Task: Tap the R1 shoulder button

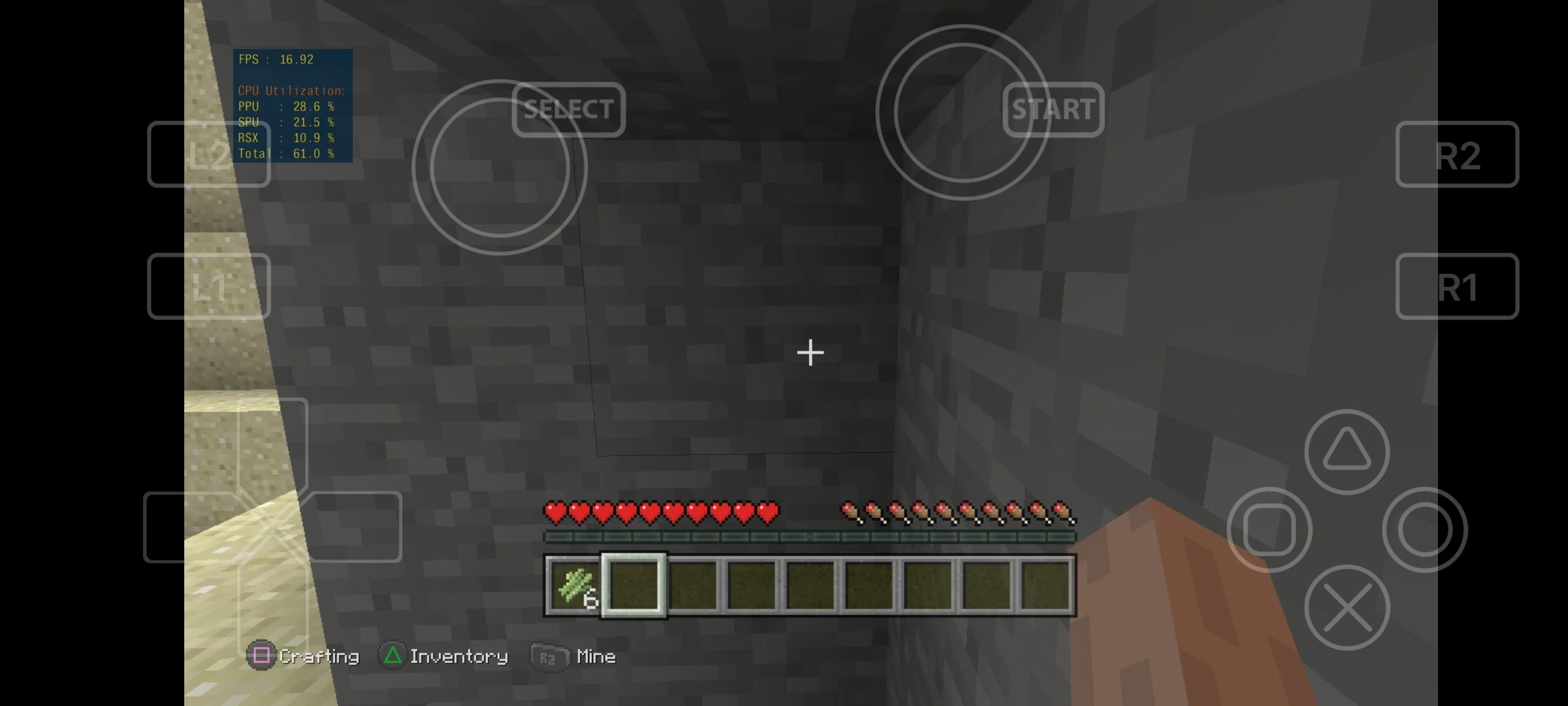Action: [x=1457, y=286]
